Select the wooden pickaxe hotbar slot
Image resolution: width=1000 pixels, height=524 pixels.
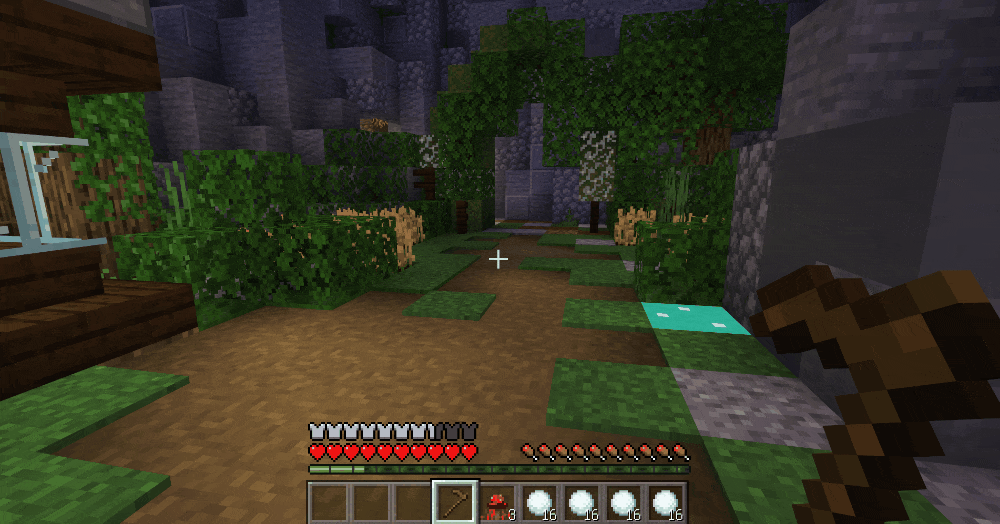tap(453, 502)
